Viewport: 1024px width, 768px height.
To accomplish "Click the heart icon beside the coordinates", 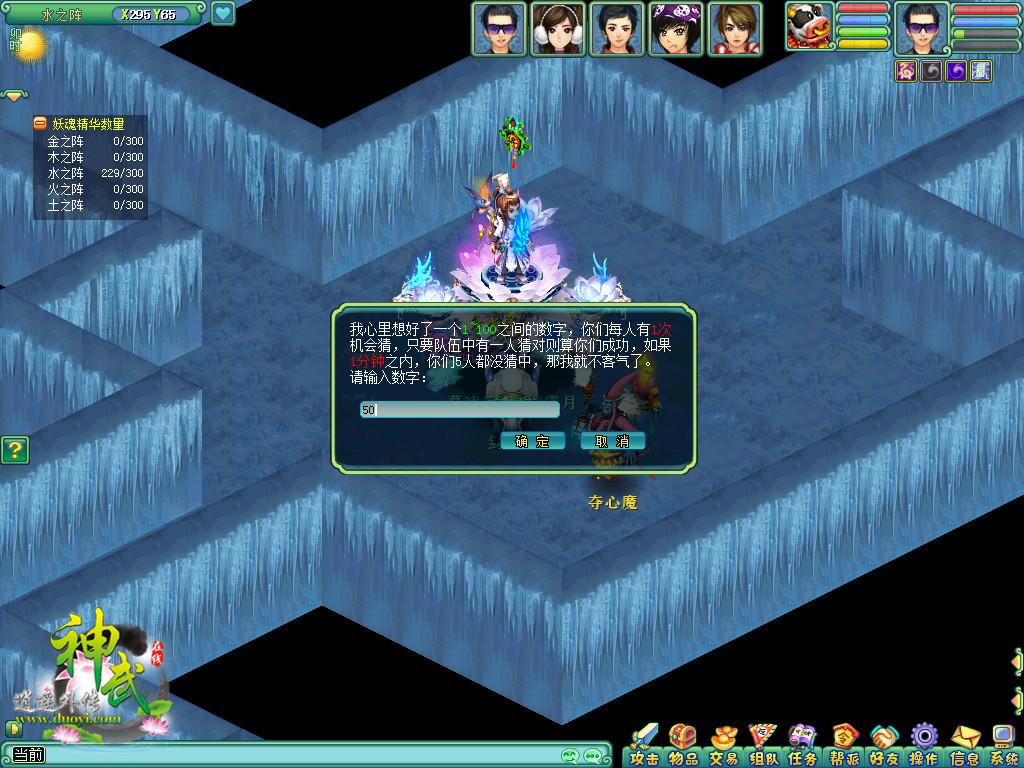I will (222, 14).
